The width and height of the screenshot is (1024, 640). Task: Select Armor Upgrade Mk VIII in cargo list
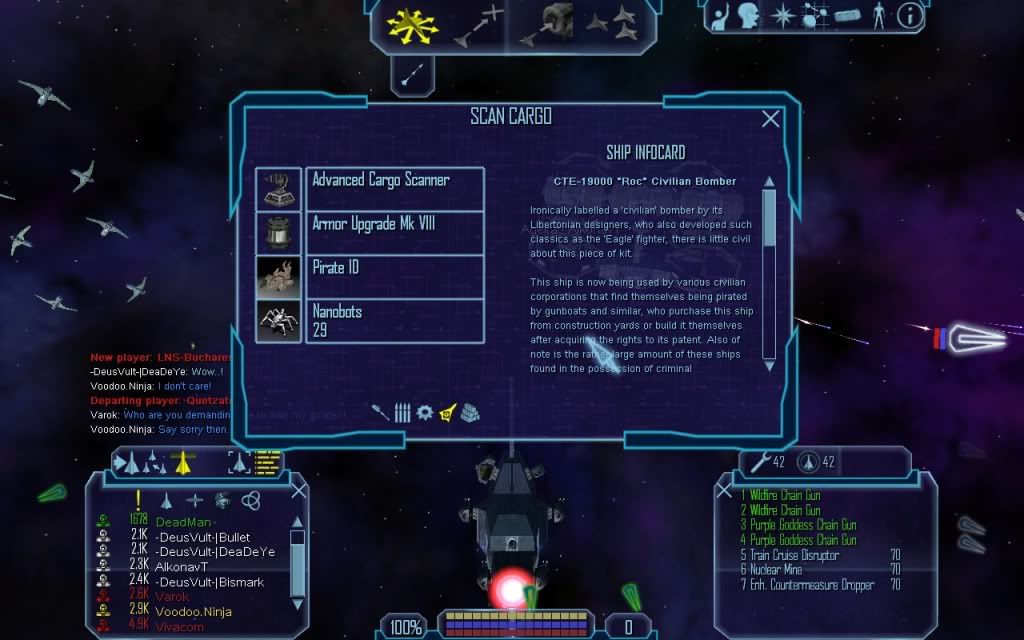(x=394, y=232)
